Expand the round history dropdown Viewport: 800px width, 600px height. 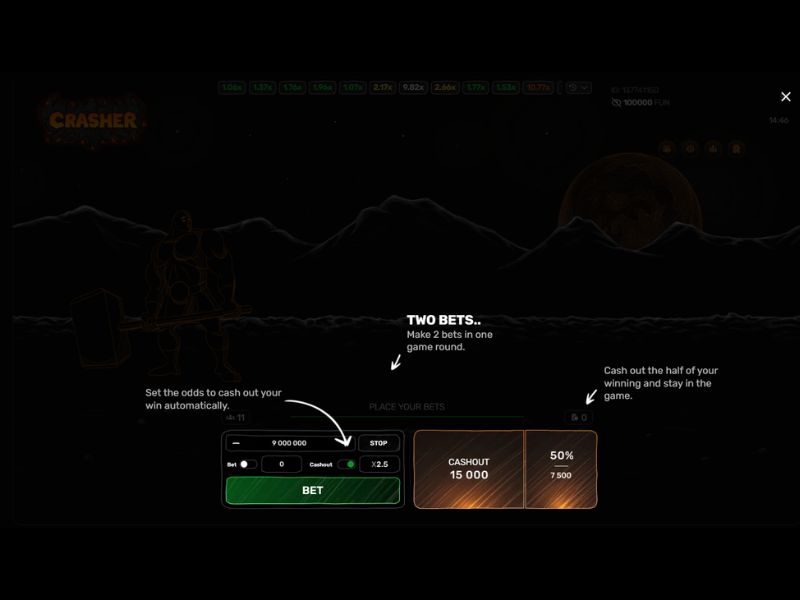(x=578, y=88)
